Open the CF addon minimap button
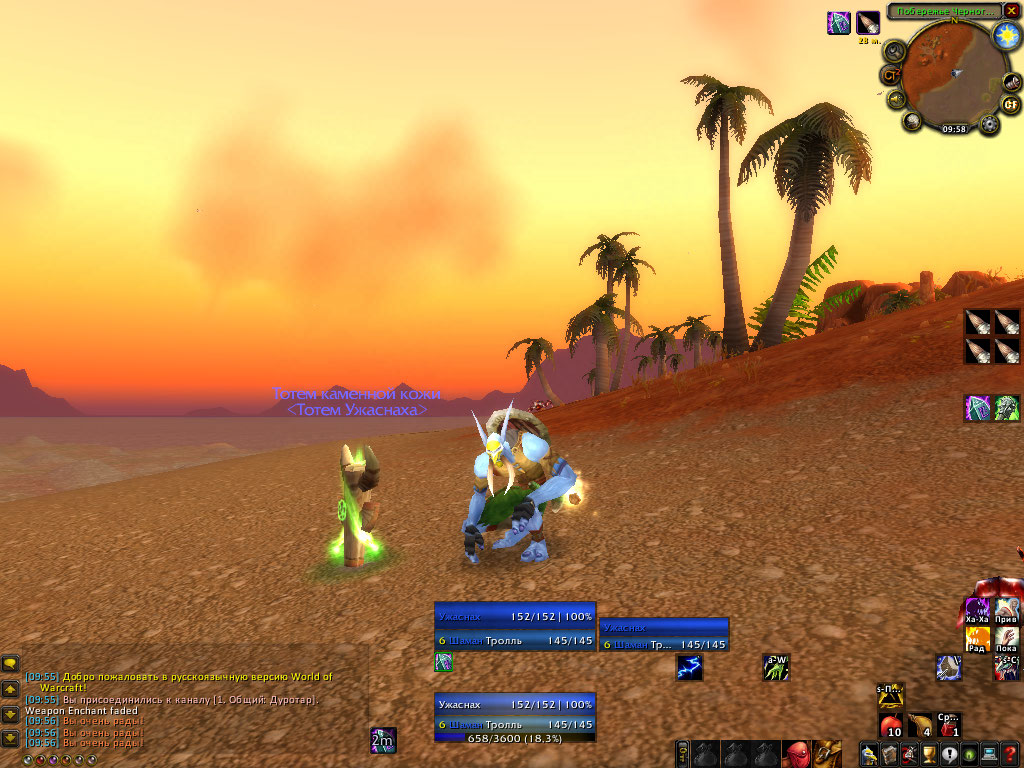Screen dimensions: 1024x768 click(1011, 103)
